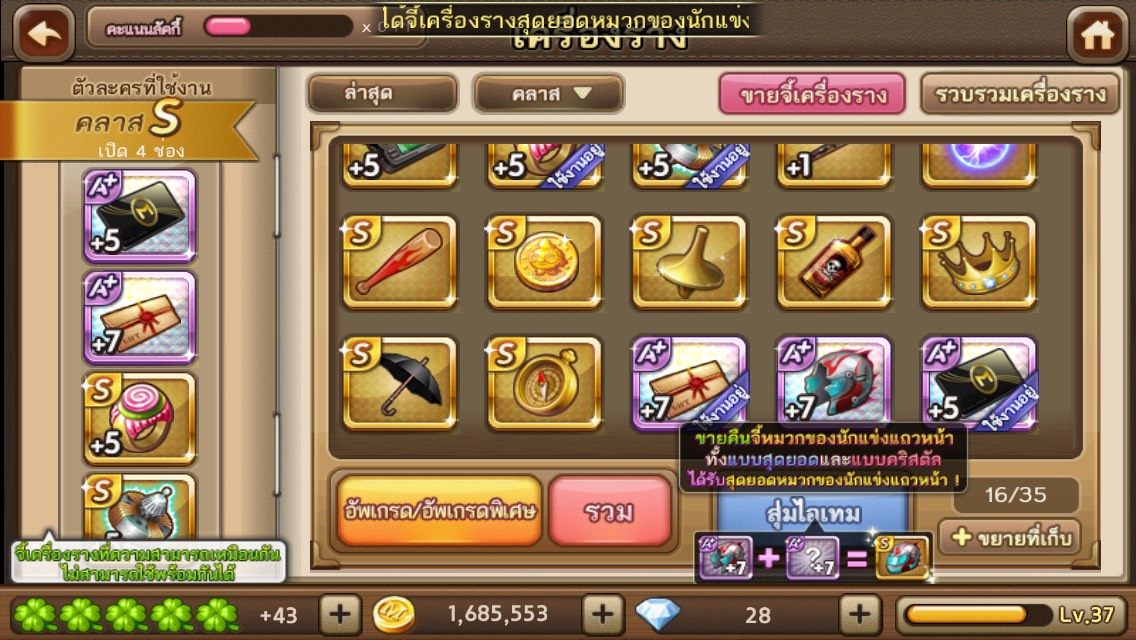Sort by ล่าสุด (latest)
Viewport: 1136px width, 640px height.
pyautogui.click(x=382, y=94)
